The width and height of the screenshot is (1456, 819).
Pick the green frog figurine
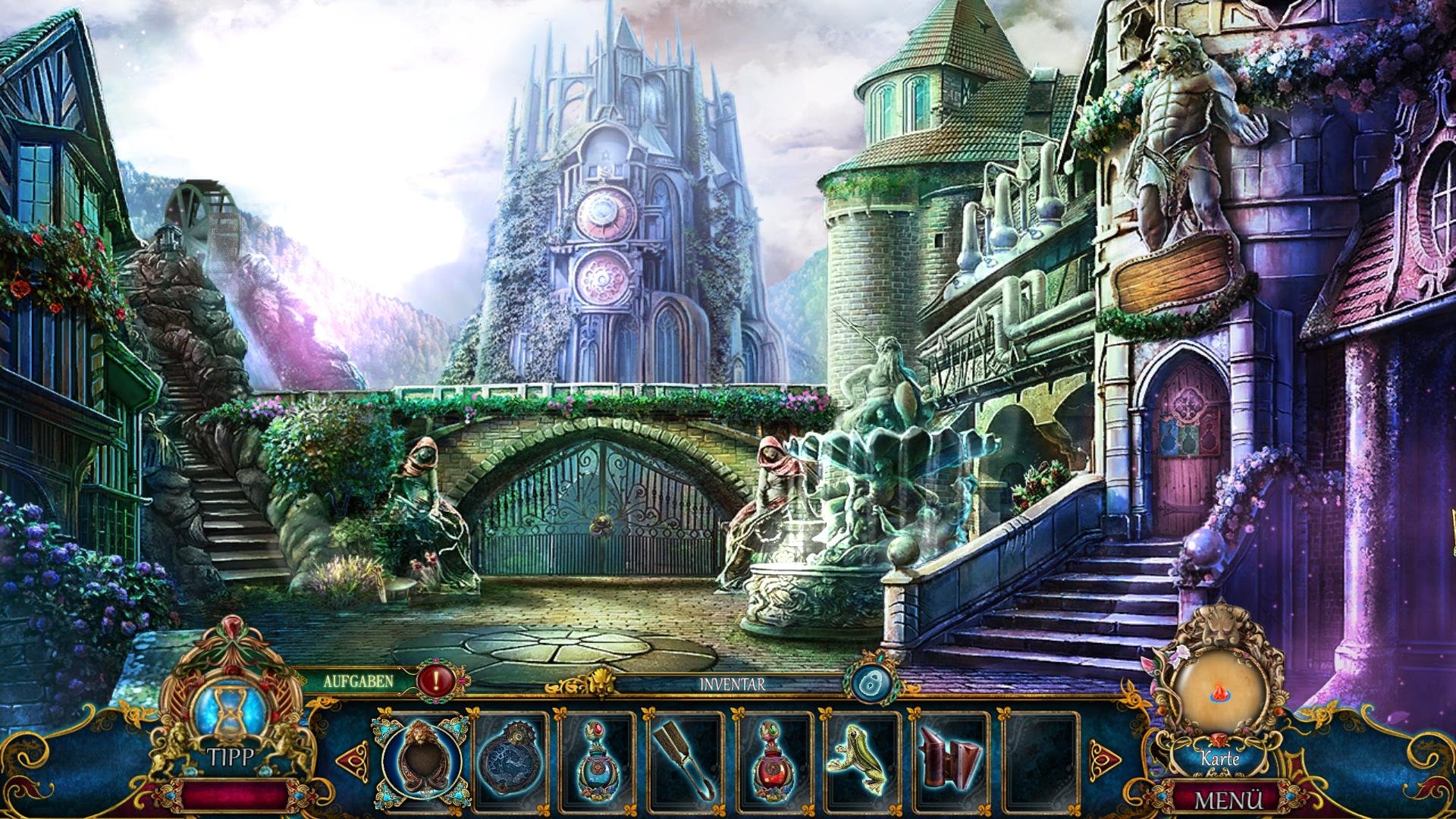[x=864, y=756]
